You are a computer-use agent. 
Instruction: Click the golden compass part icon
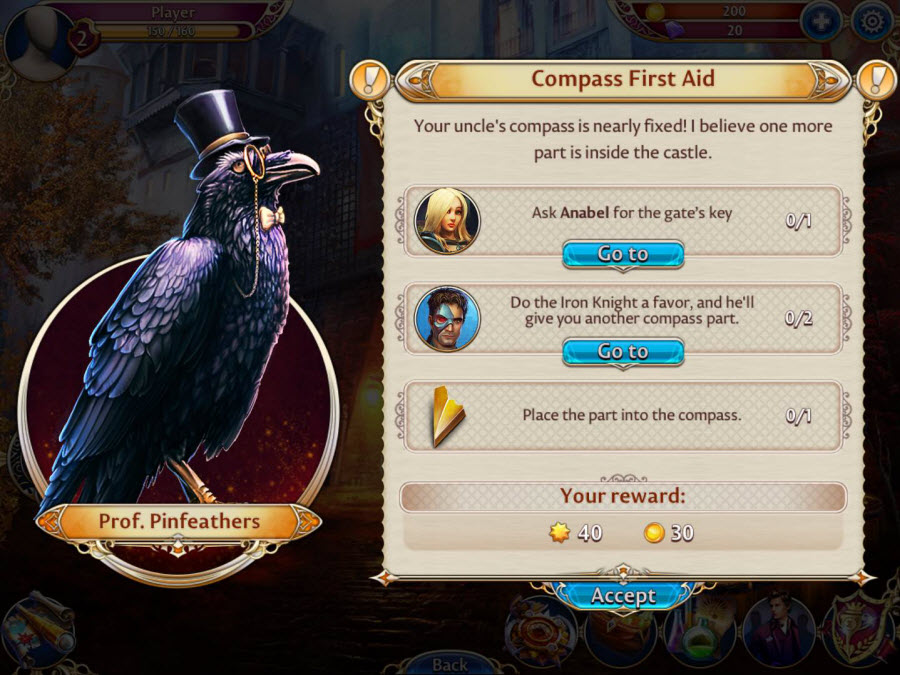[447, 414]
